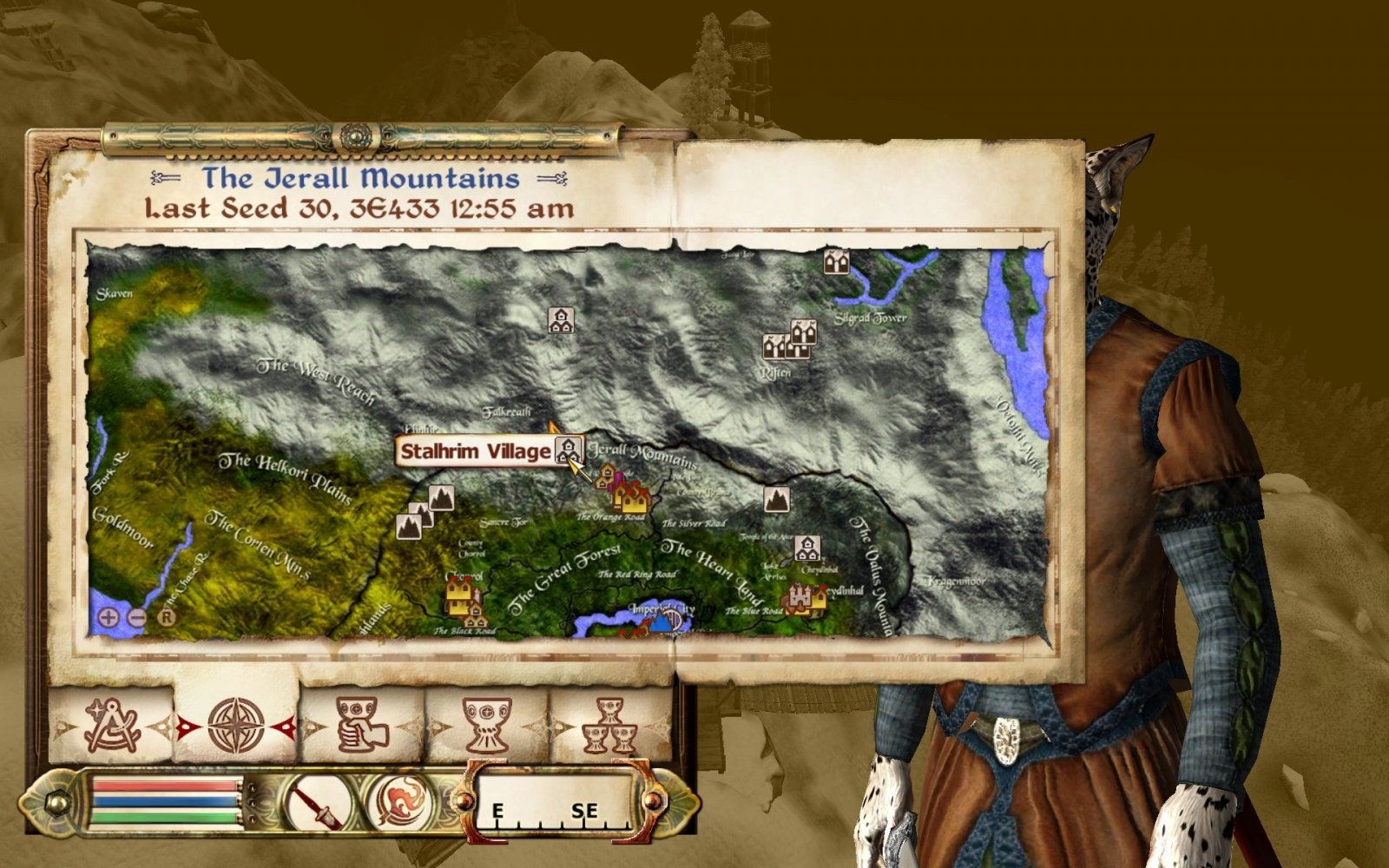Reset the map view with the R button
1389x868 pixels.
[167, 616]
